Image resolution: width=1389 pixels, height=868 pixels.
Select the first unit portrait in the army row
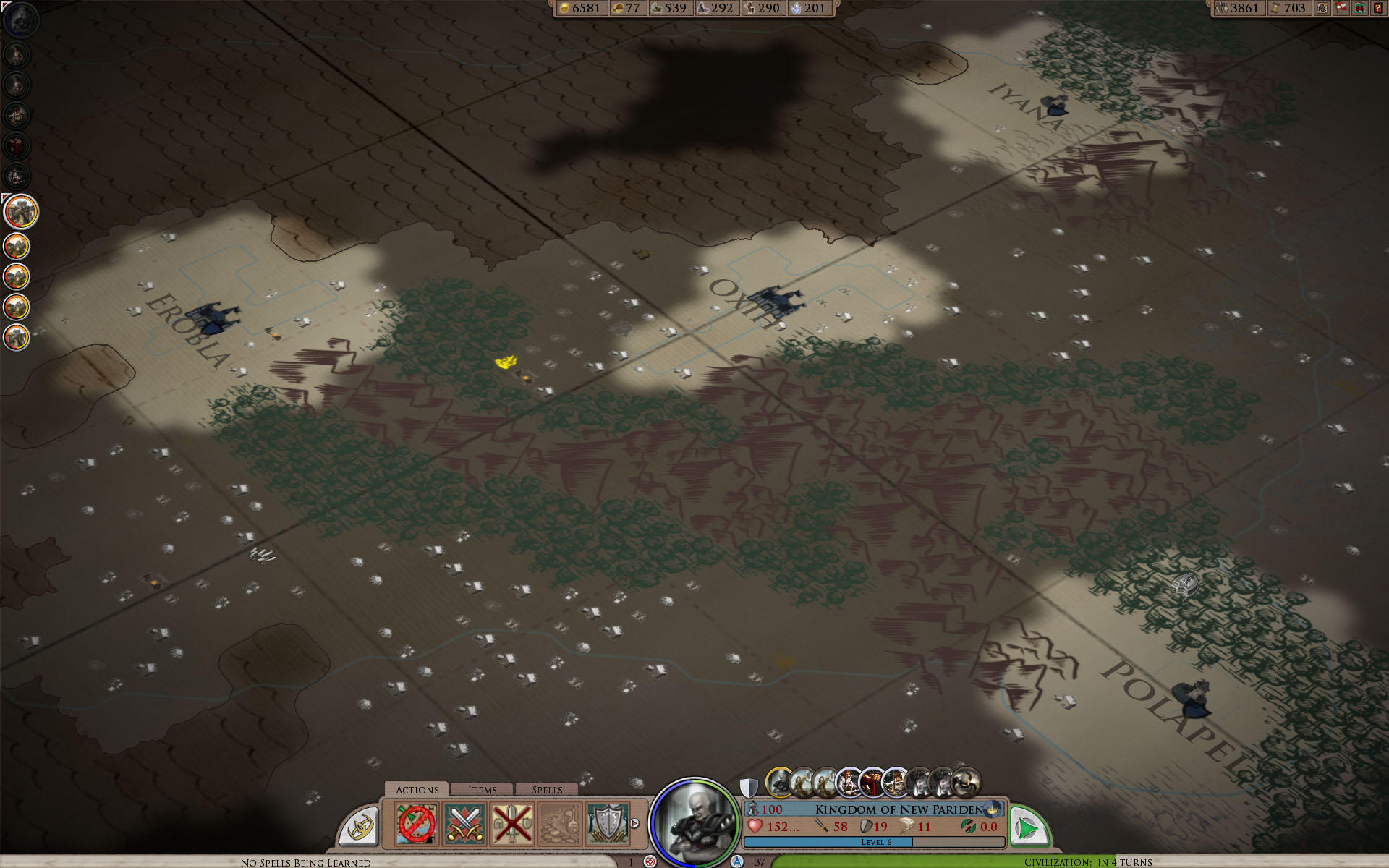(x=779, y=782)
